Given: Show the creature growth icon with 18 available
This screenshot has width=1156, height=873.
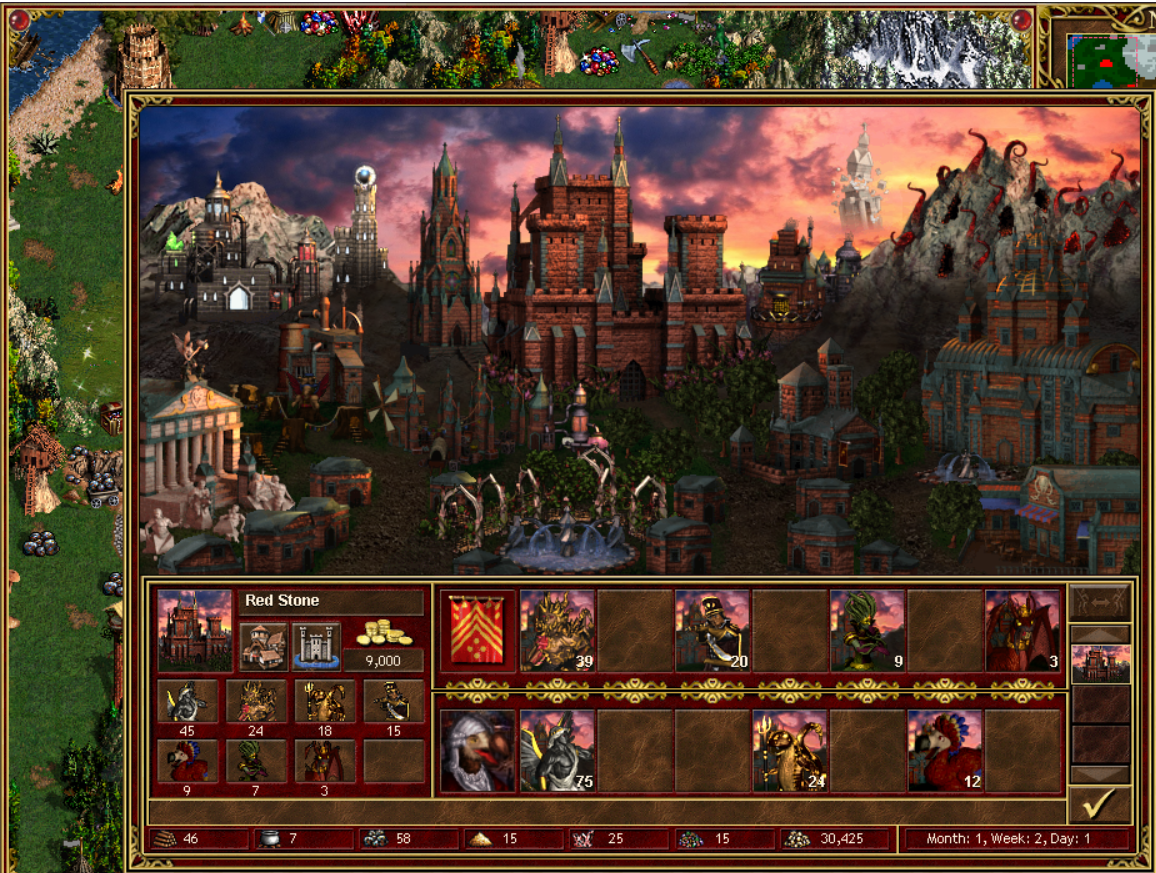Looking at the screenshot, I should coord(325,702).
